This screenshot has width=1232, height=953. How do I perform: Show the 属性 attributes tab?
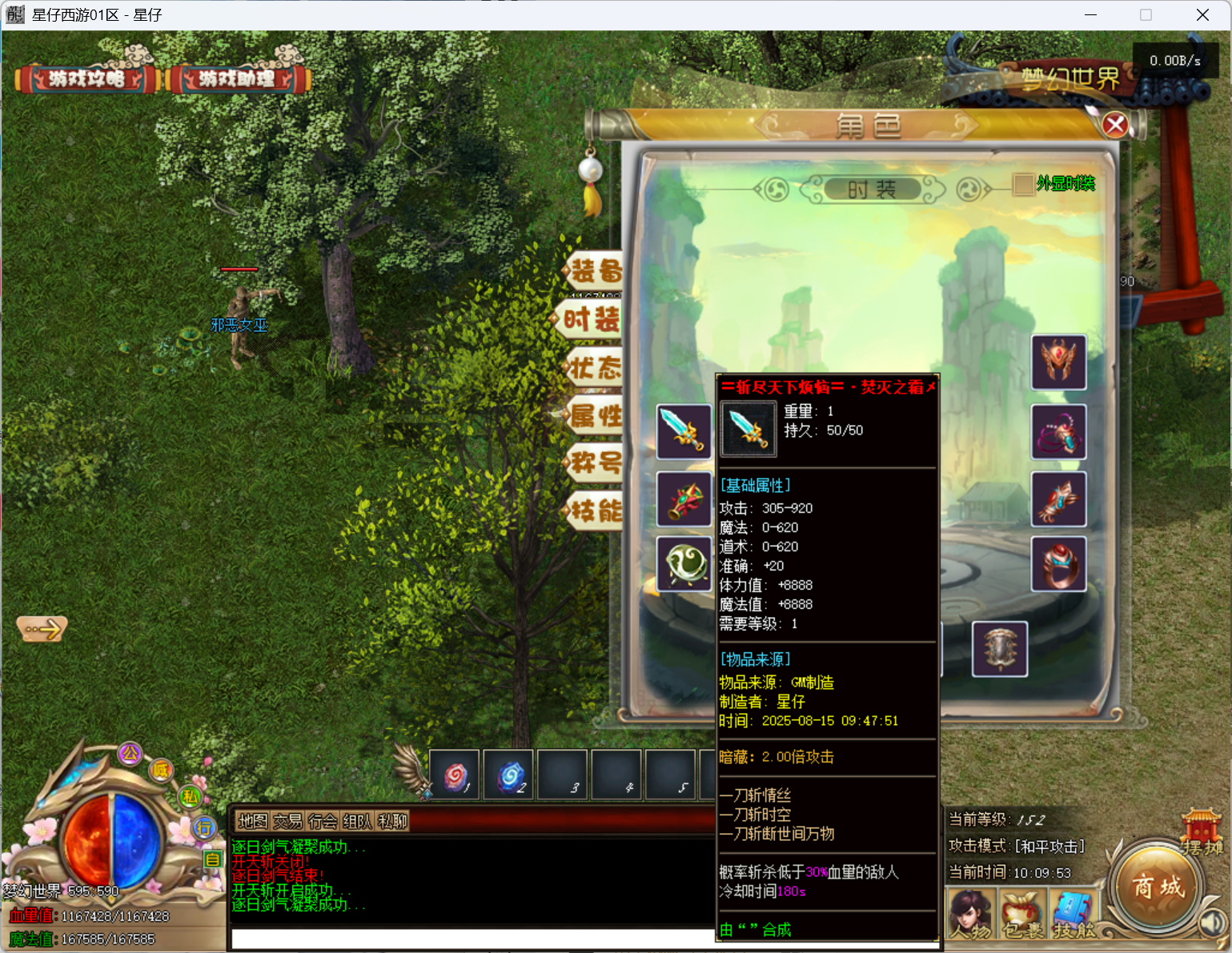pyautogui.click(x=595, y=415)
